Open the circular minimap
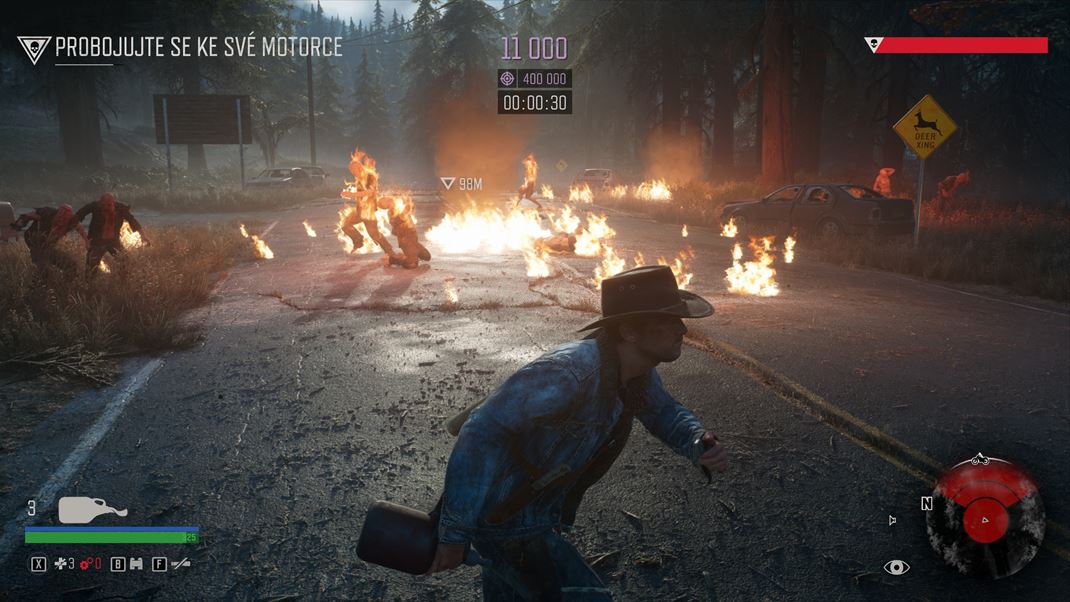Screen dimensions: 1070x602 tap(985, 519)
